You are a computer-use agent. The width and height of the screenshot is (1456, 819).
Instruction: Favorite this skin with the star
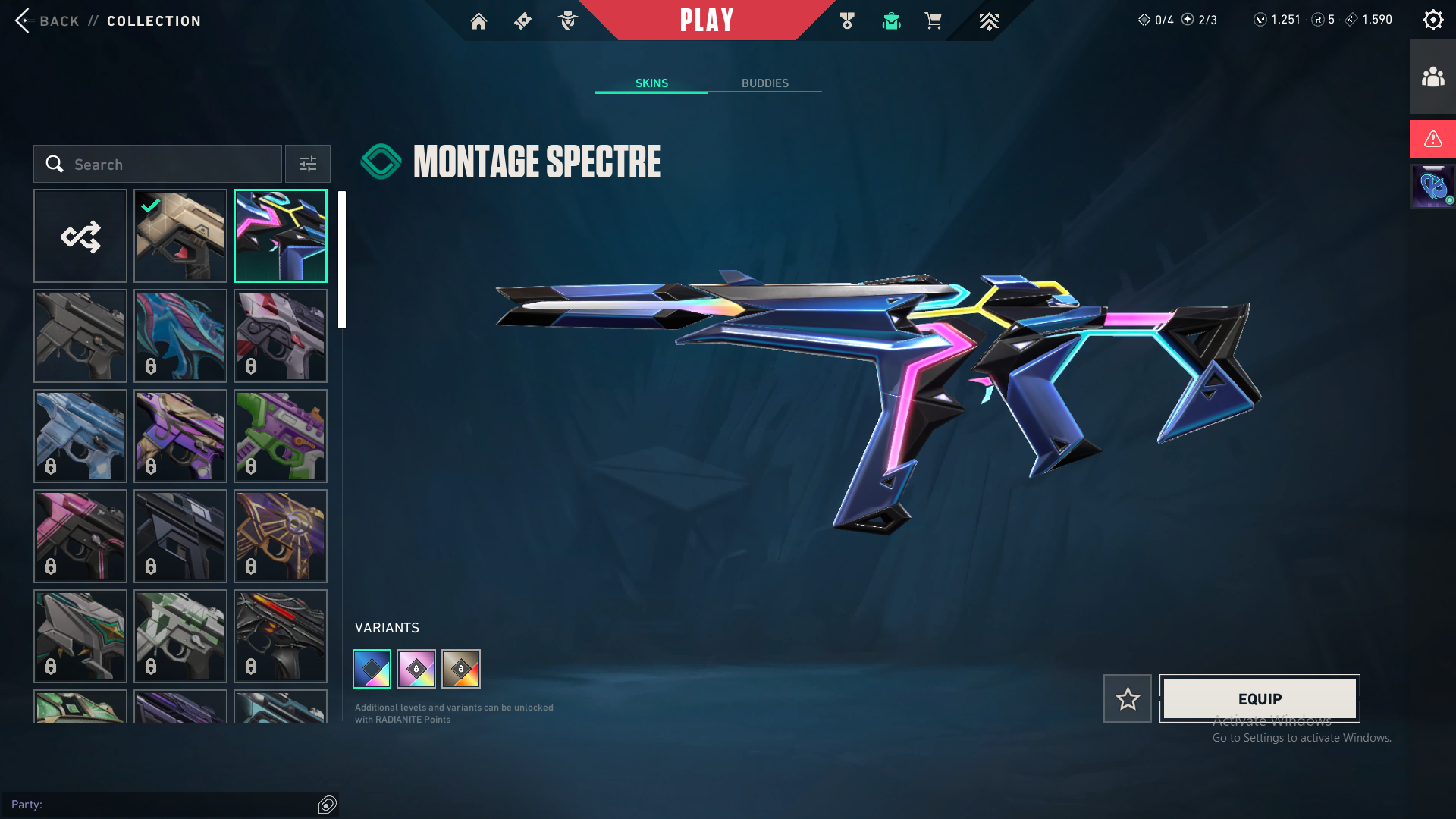[1128, 698]
